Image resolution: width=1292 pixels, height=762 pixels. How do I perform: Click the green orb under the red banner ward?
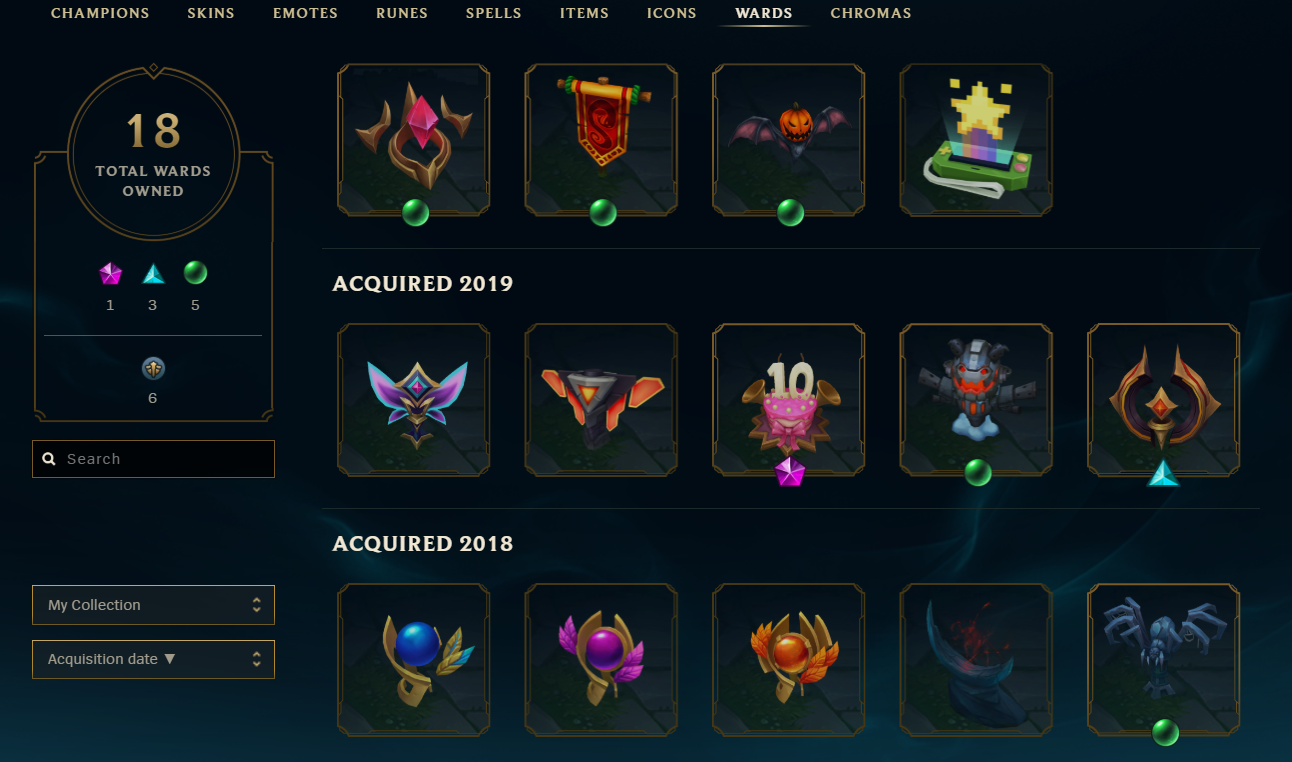point(601,212)
